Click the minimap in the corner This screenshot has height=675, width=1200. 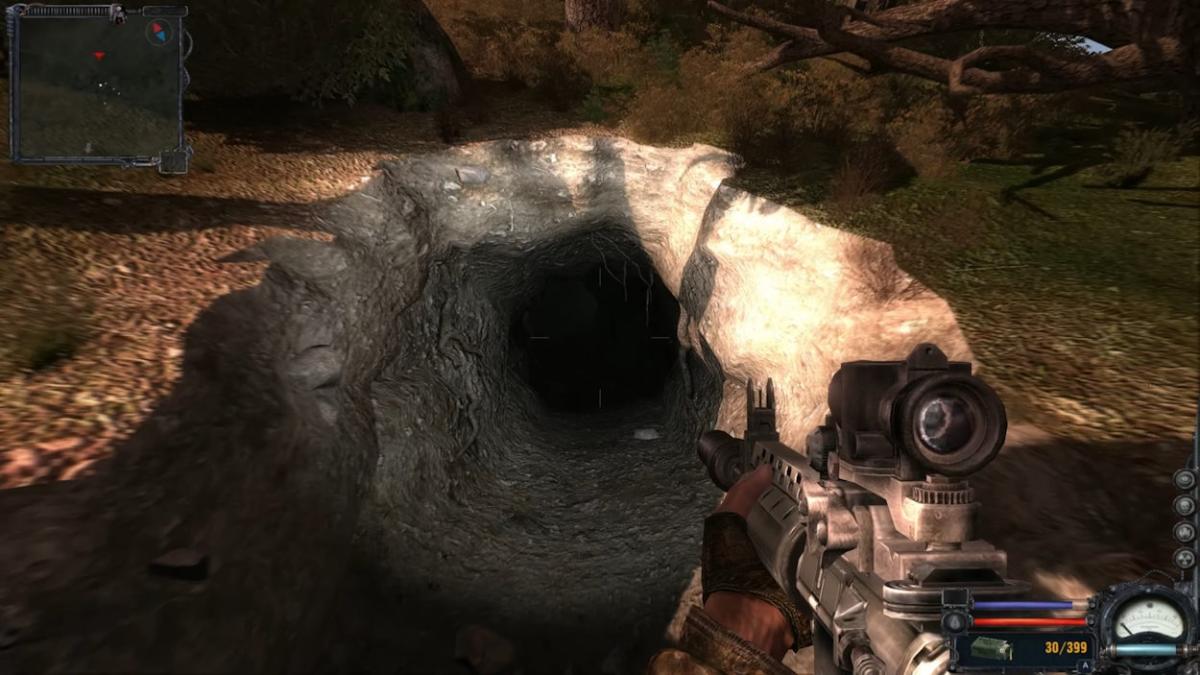97,84
